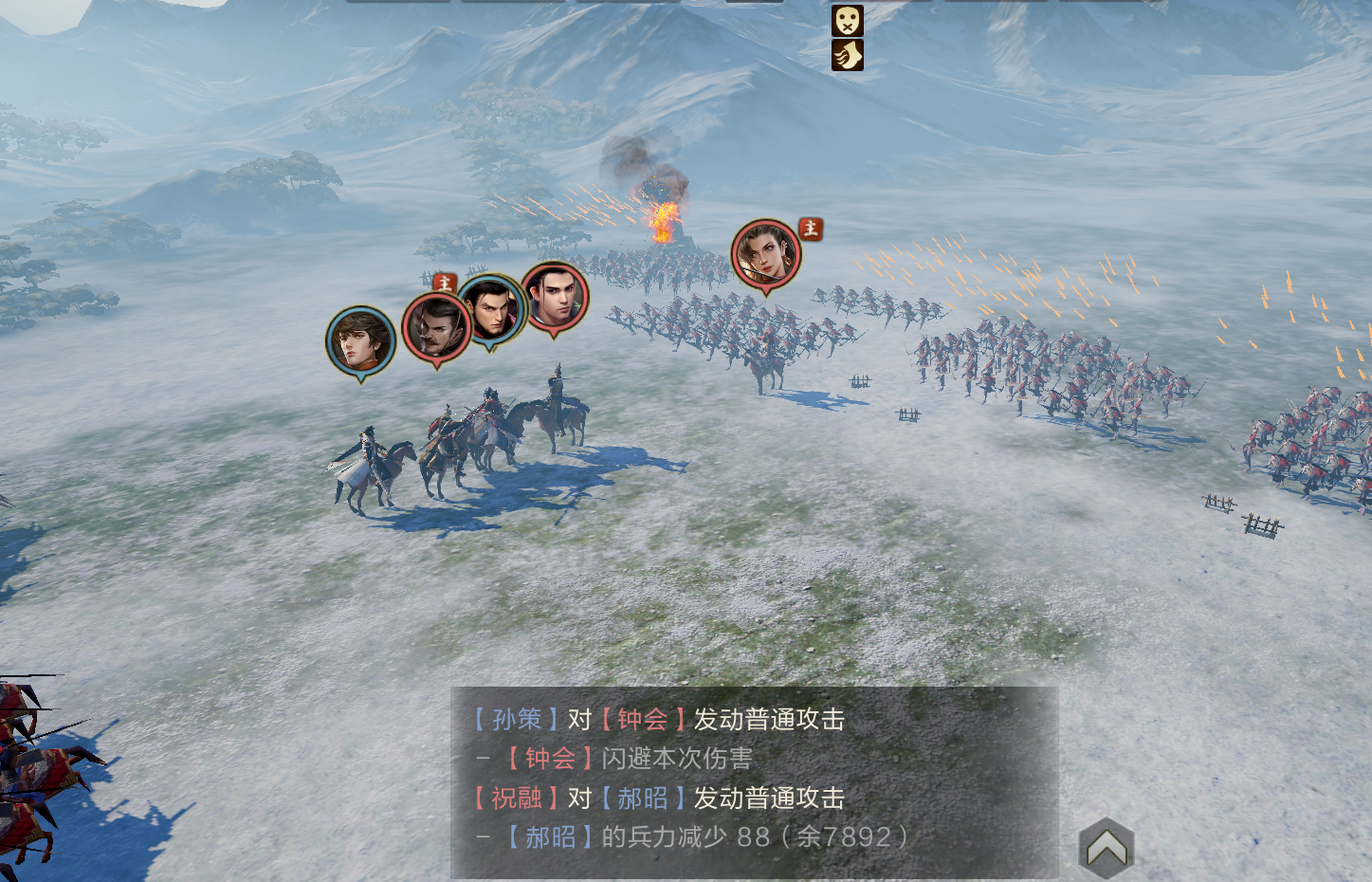Select the red-bordered young general in grey armor

[555, 296]
